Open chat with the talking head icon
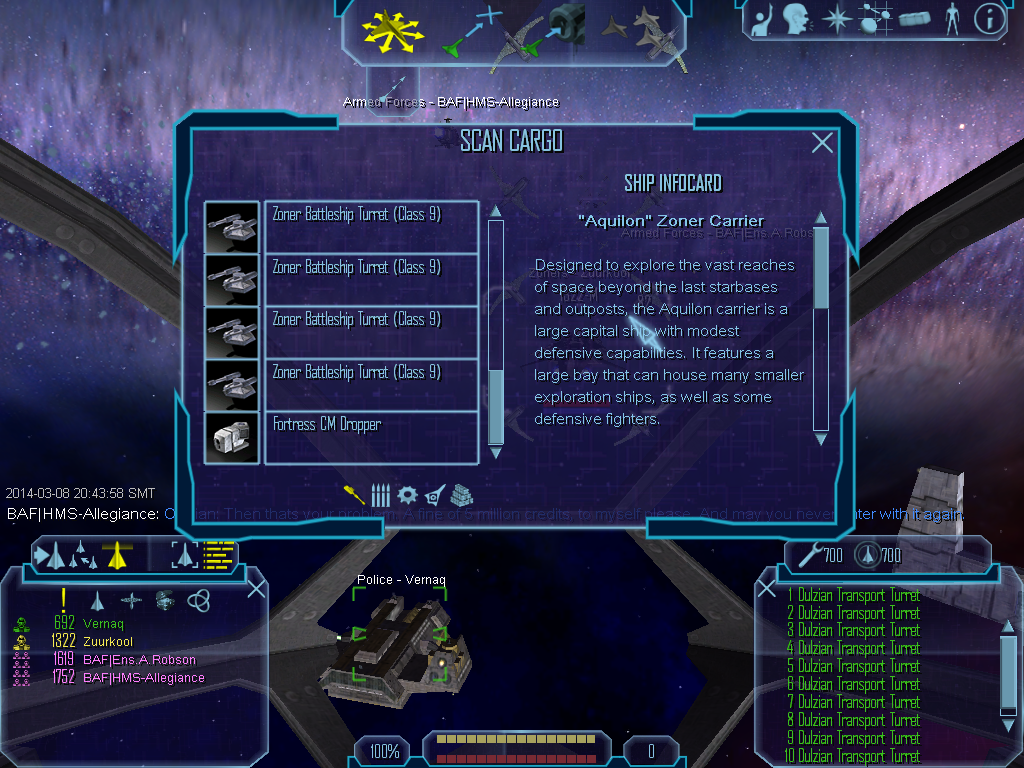Image resolution: width=1024 pixels, height=768 pixels. coord(796,18)
